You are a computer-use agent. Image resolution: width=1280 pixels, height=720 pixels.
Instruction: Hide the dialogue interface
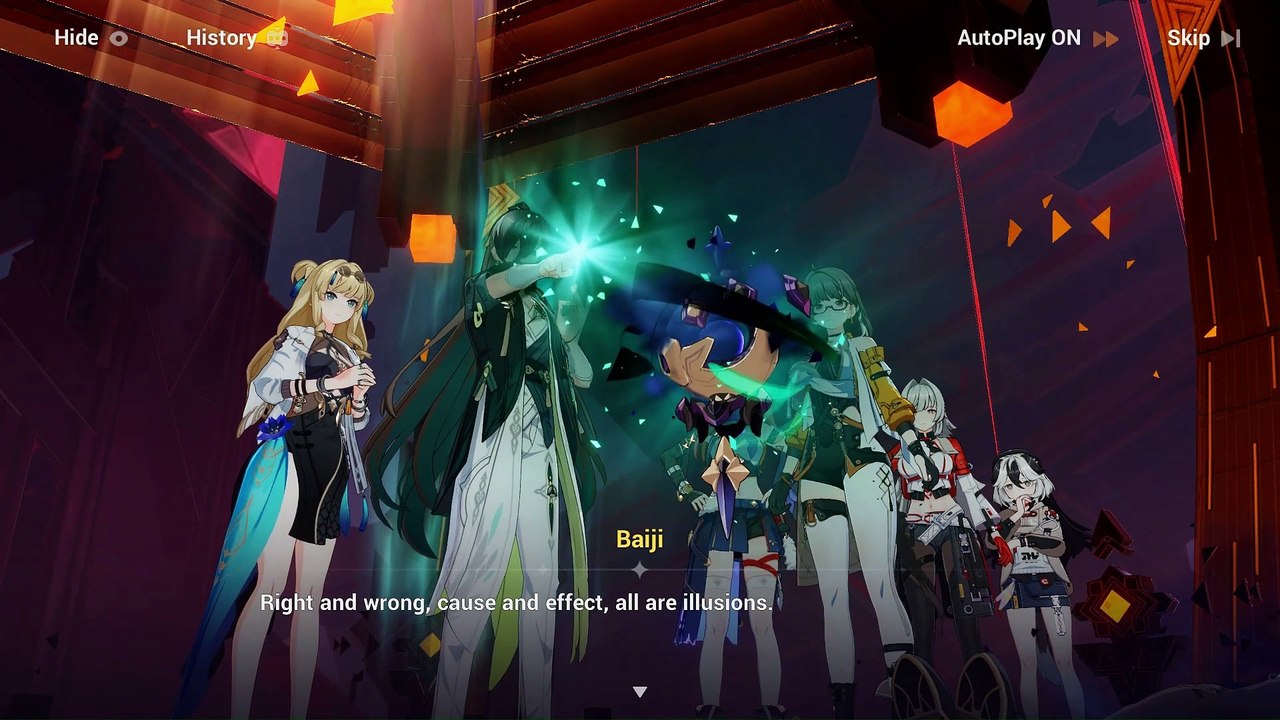(x=90, y=38)
